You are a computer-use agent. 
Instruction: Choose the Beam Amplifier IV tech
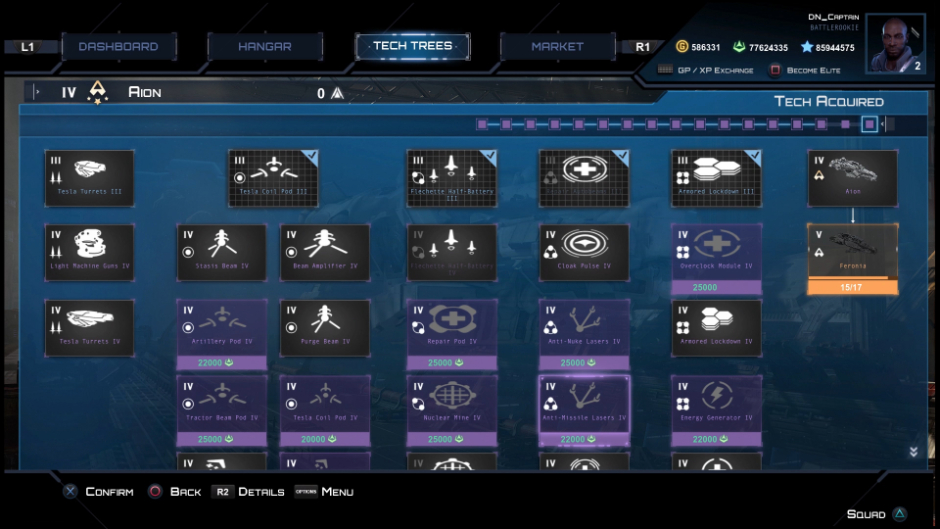point(325,252)
